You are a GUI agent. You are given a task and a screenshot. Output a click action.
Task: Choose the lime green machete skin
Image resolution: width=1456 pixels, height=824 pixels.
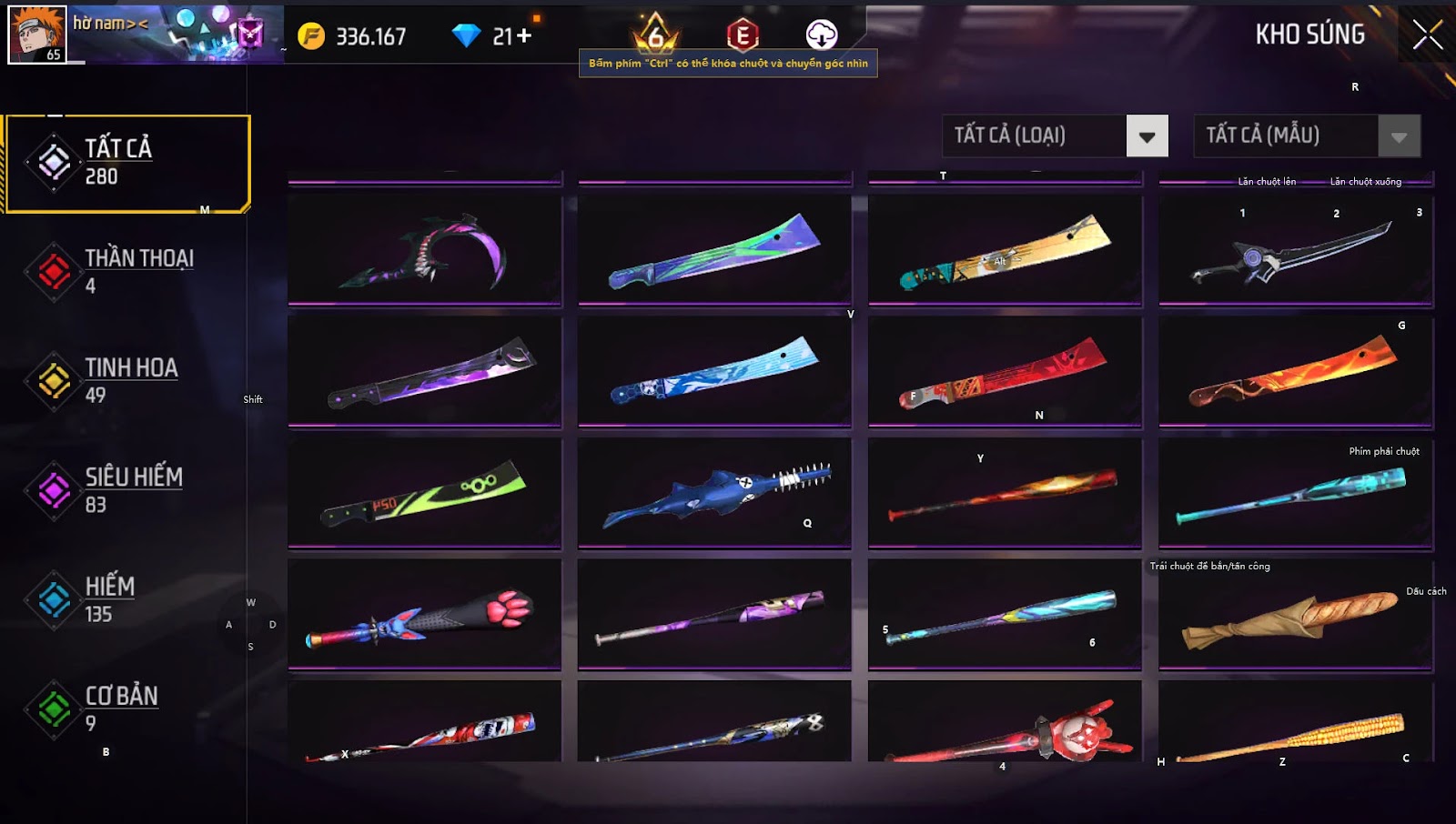pos(425,494)
